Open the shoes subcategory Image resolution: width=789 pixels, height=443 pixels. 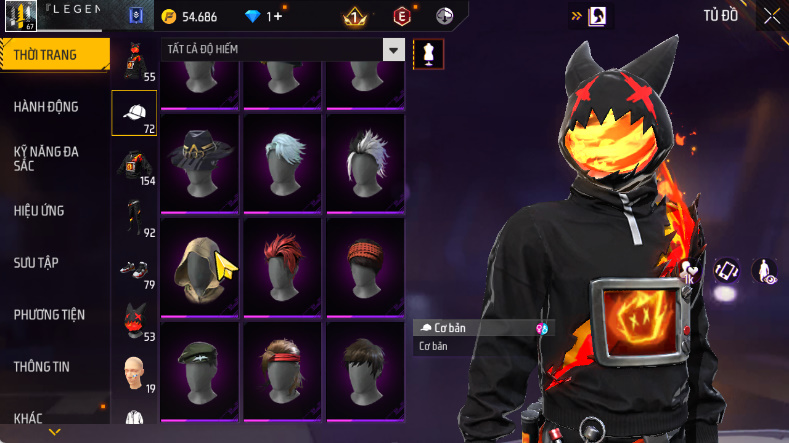tap(134, 270)
